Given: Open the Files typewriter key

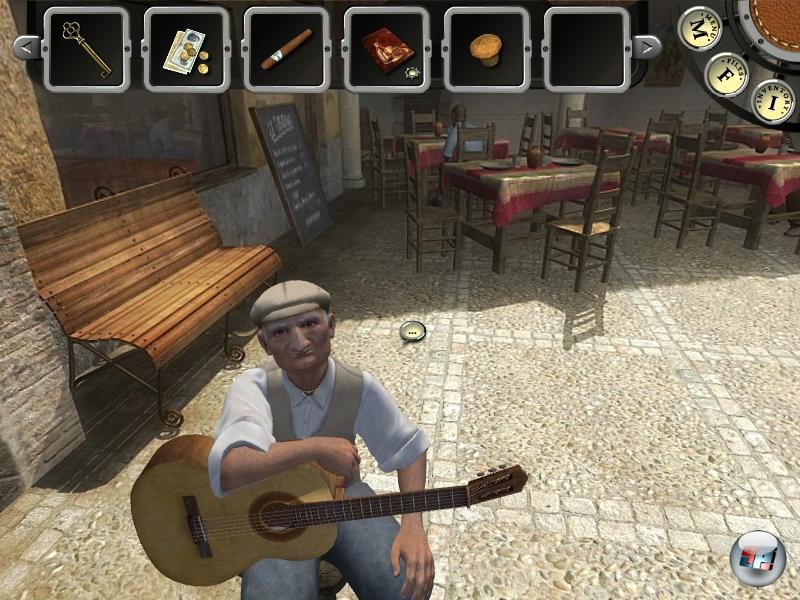Looking at the screenshot, I should 727,74.
